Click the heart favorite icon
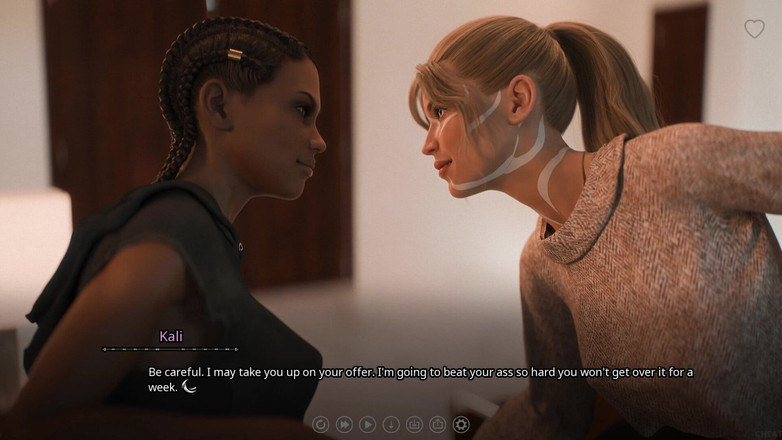782x440 pixels. (754, 29)
